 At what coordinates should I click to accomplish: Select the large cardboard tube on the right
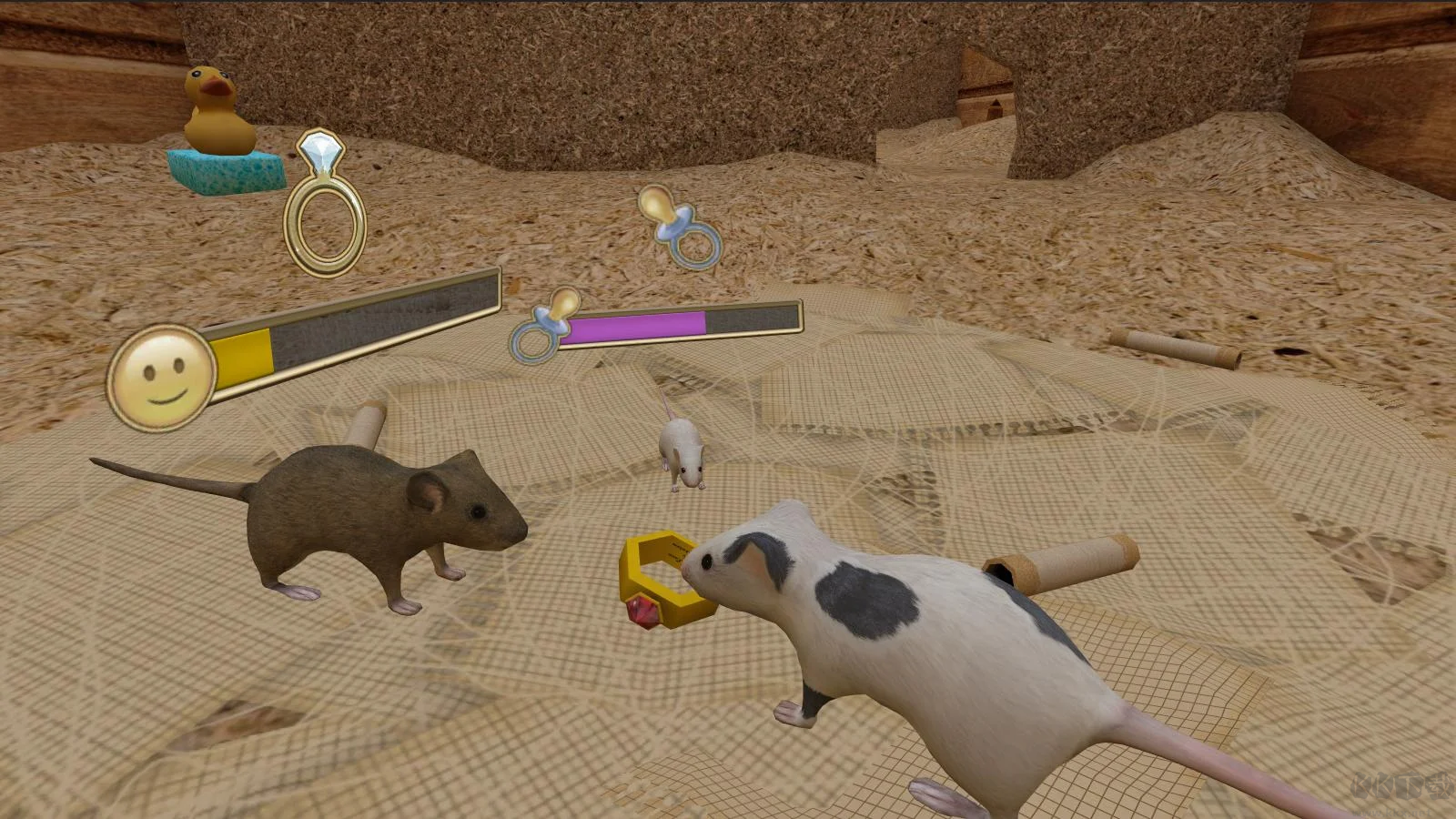1065,560
